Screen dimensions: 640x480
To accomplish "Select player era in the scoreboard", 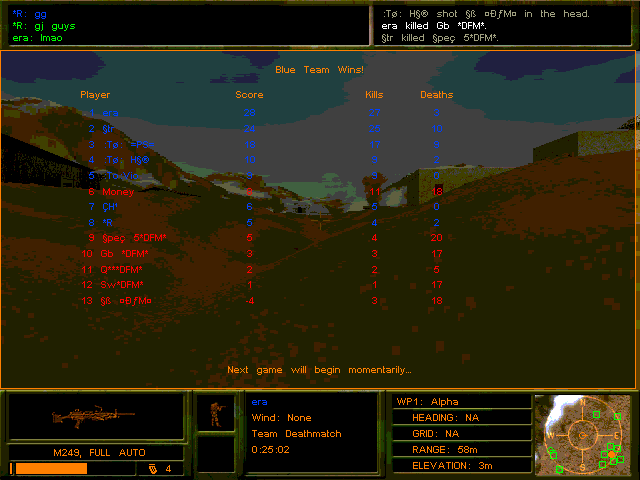I will click(110, 112).
